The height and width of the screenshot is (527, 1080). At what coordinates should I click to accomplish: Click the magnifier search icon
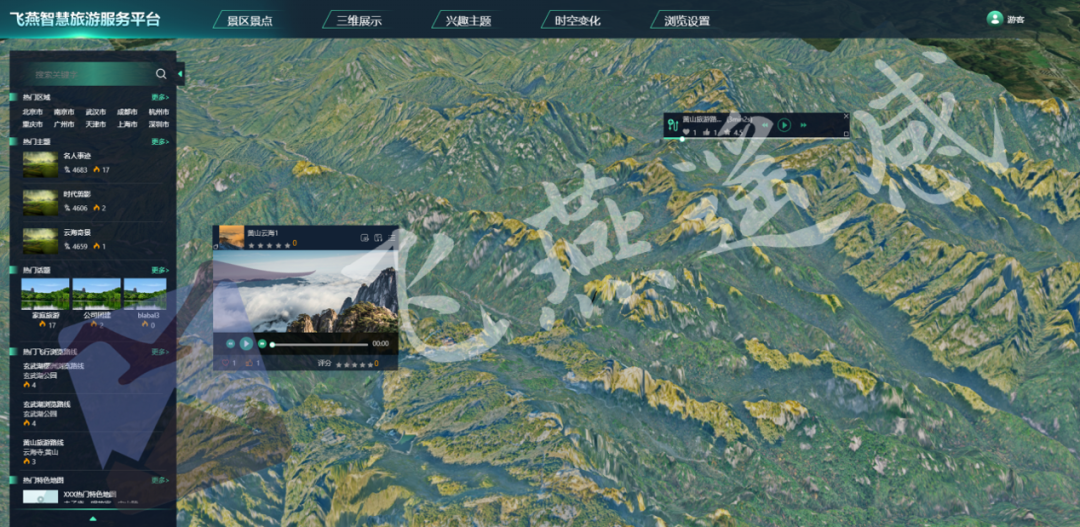click(x=161, y=74)
